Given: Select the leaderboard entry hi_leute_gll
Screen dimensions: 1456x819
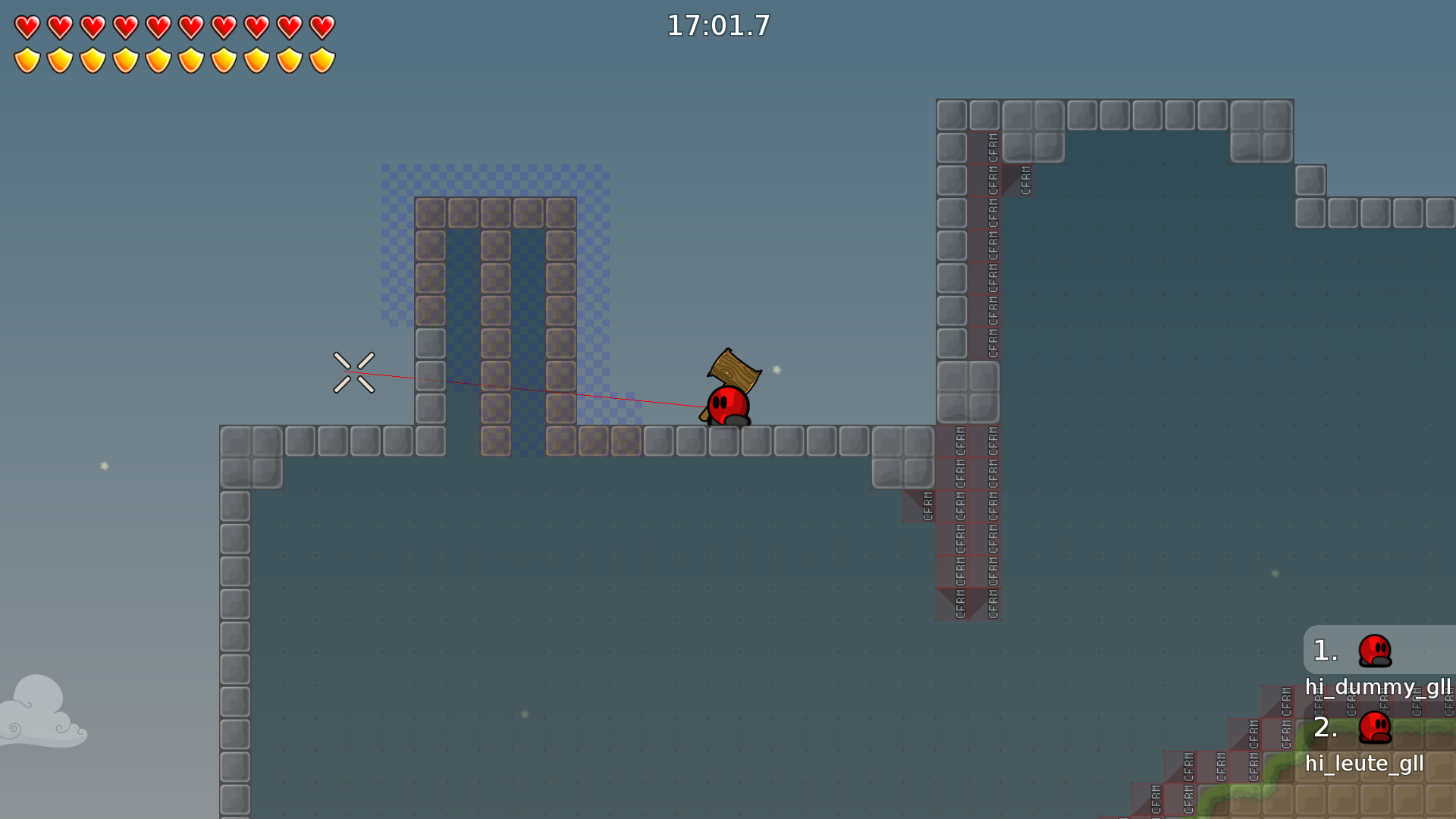Looking at the screenshot, I should pyautogui.click(x=1365, y=764).
